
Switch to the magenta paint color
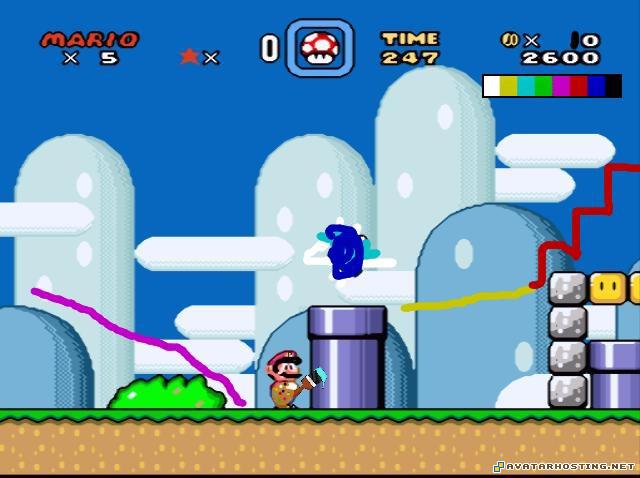pyautogui.click(x=561, y=87)
